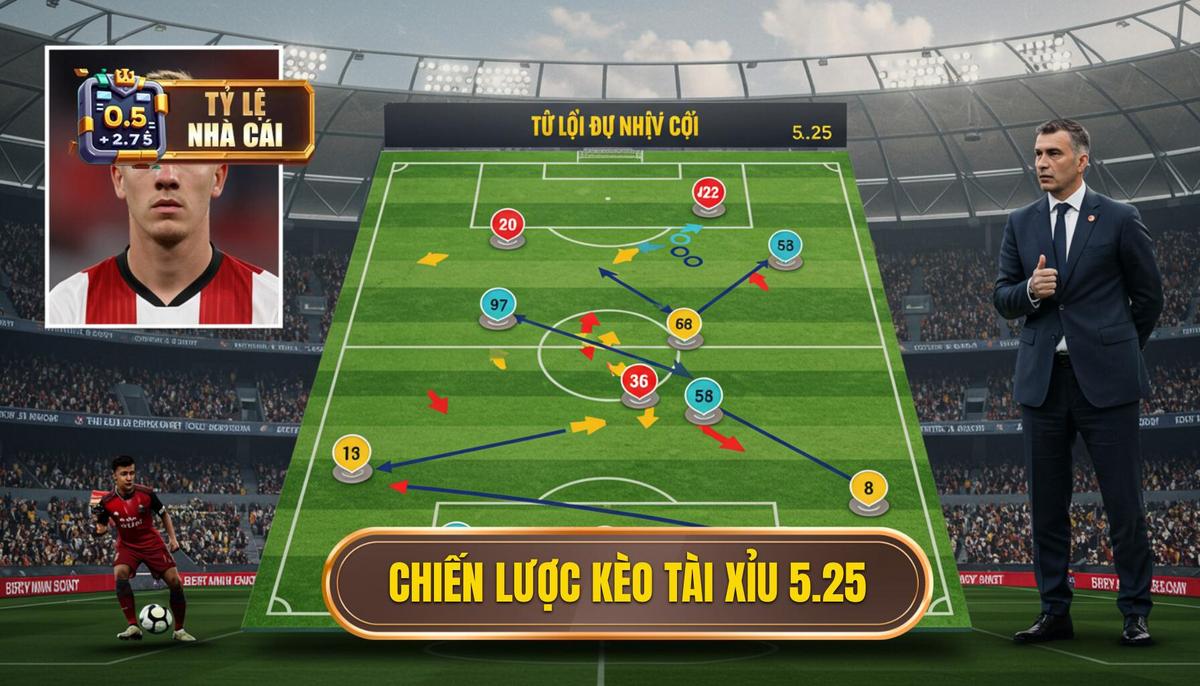Click the Chiến Lược Kèo Tài Xỉu 5.25 banner

pyautogui.click(x=627, y=583)
